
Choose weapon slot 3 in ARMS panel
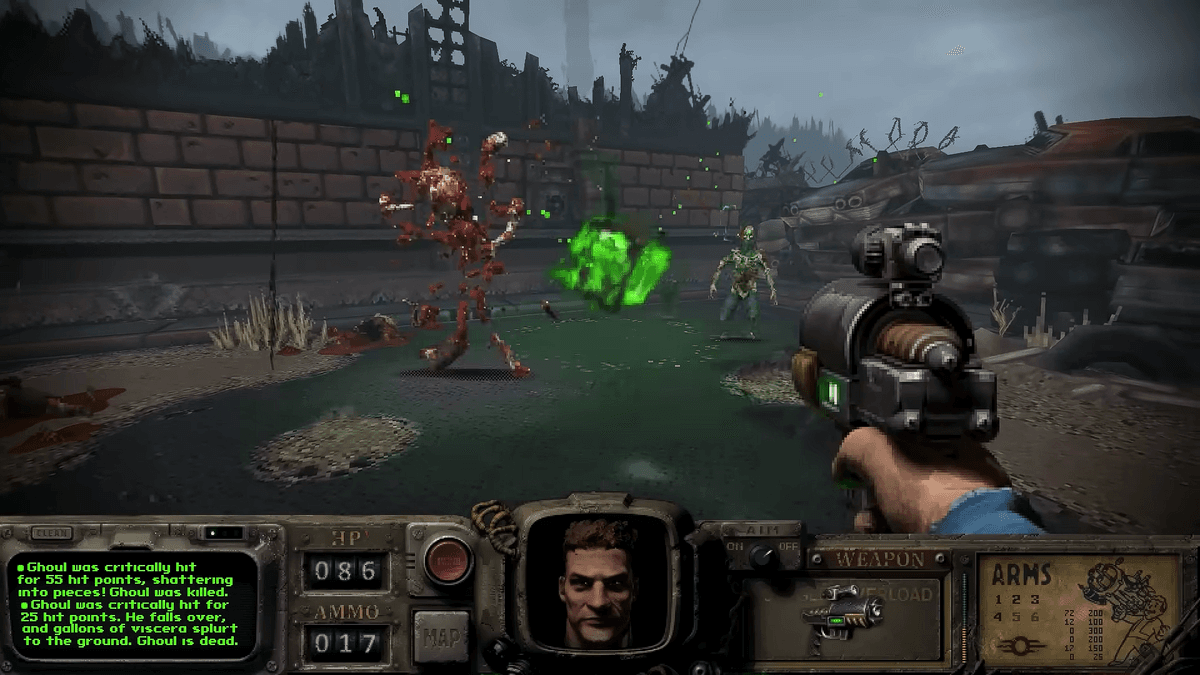coord(1033,598)
